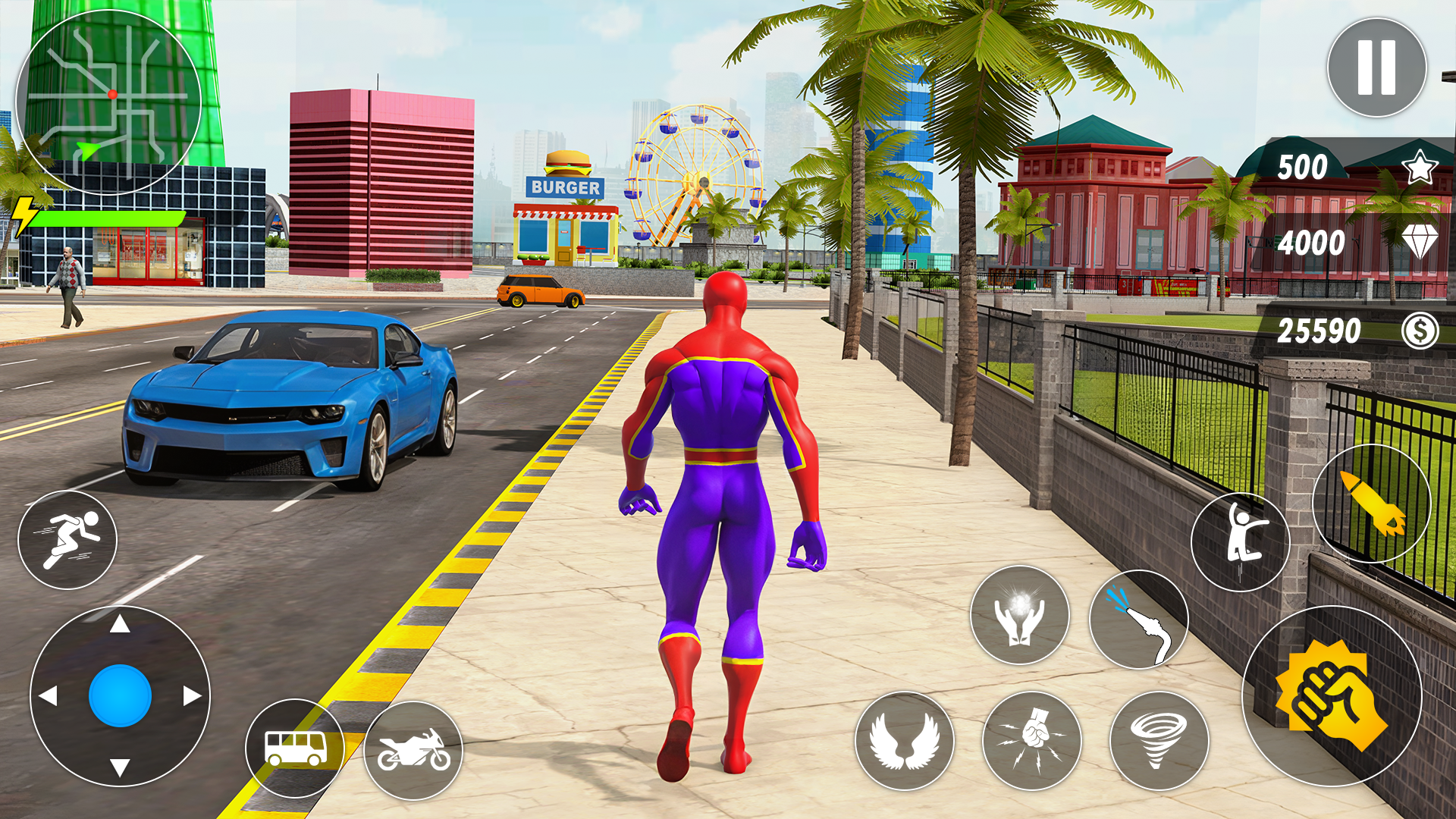The image size is (1456, 819).
Task: Tap the lightning bolt beside the energy bar
Action: (x=24, y=218)
